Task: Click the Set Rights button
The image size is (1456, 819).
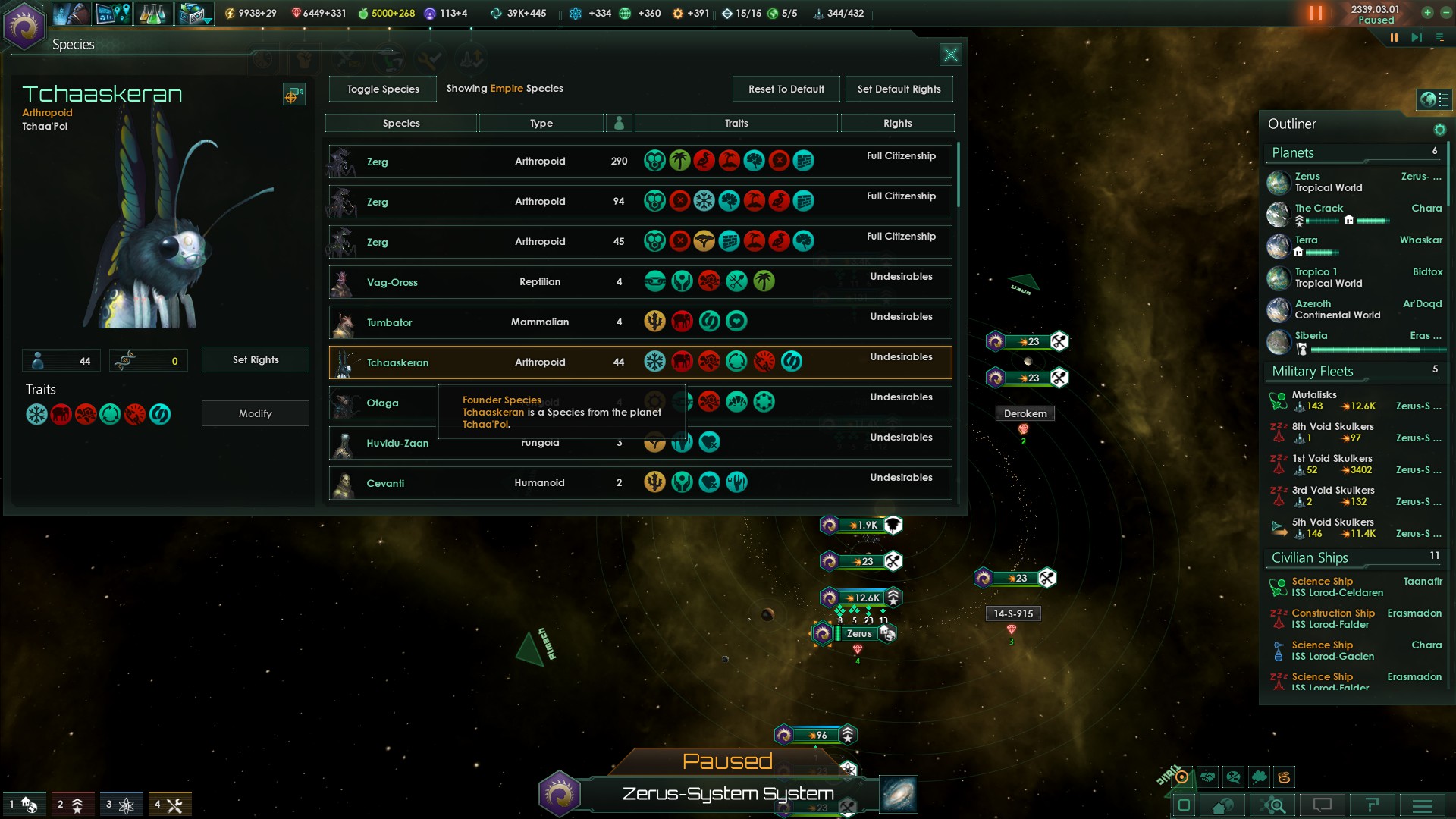Action: [255, 359]
